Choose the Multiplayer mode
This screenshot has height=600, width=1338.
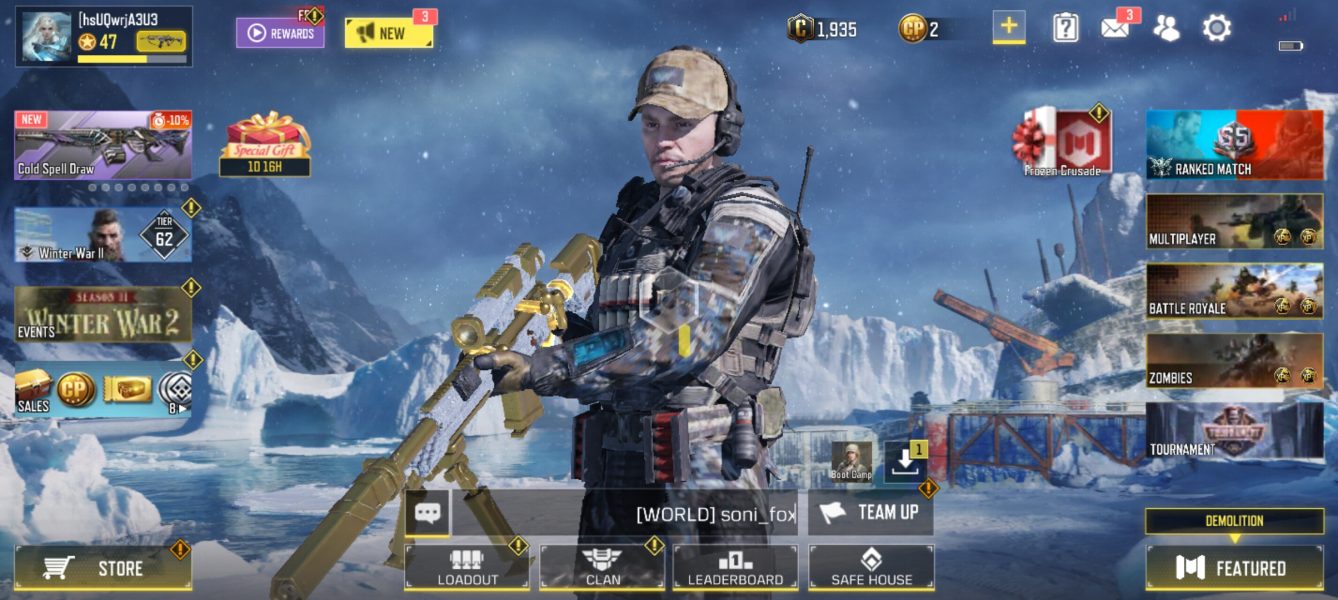pos(1234,221)
